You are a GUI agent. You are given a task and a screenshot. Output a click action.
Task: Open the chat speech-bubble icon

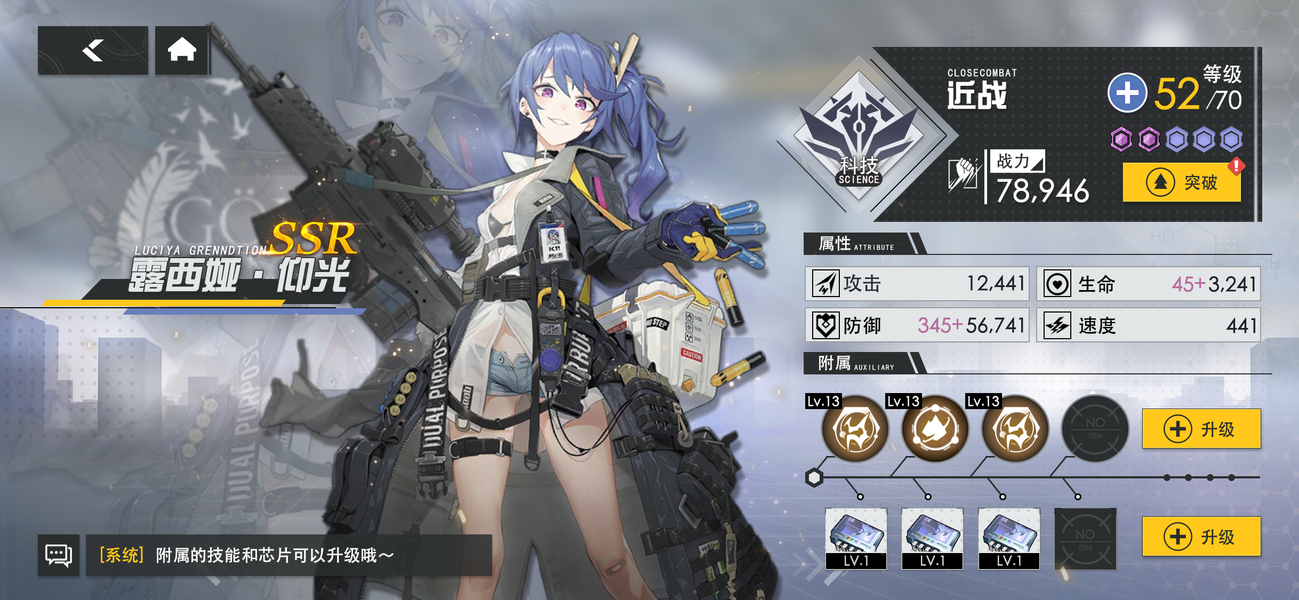pos(58,554)
